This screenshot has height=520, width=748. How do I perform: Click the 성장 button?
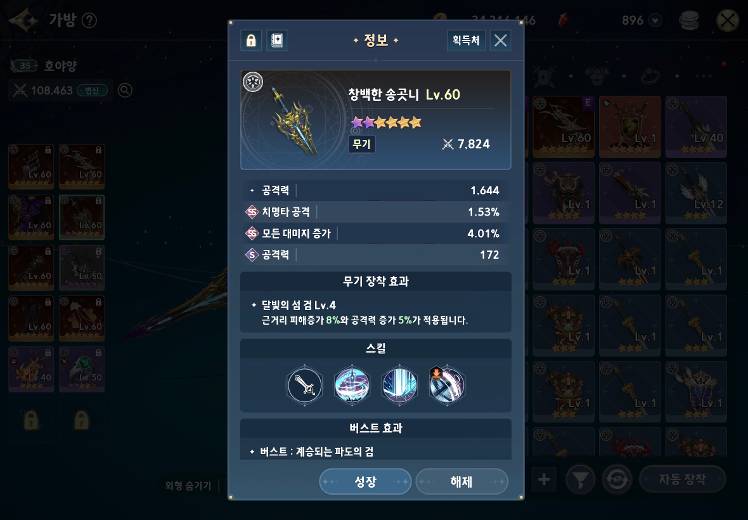click(365, 482)
